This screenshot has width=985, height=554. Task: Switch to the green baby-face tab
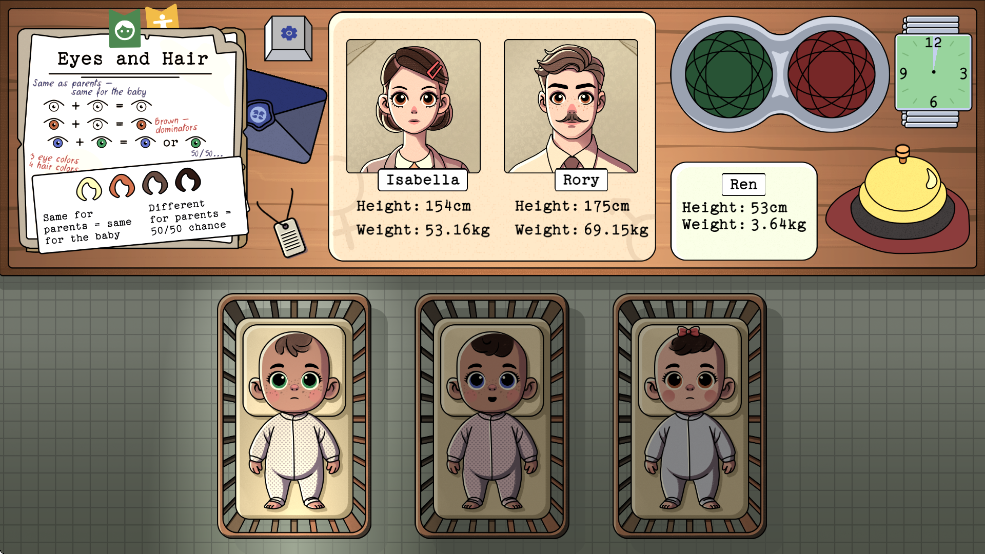point(124,31)
